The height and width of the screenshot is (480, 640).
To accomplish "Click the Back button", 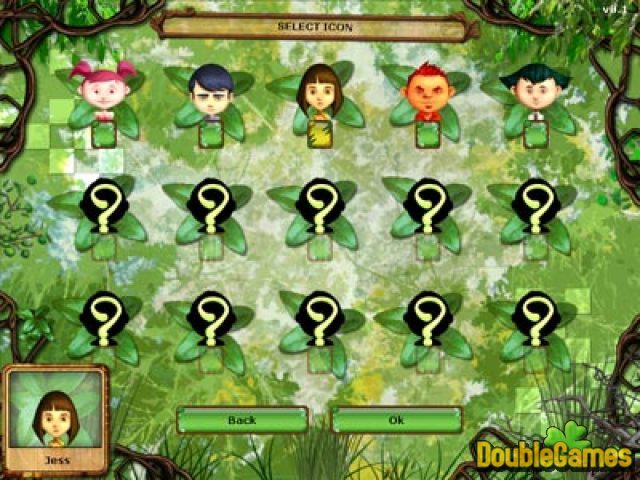I will click(242, 420).
